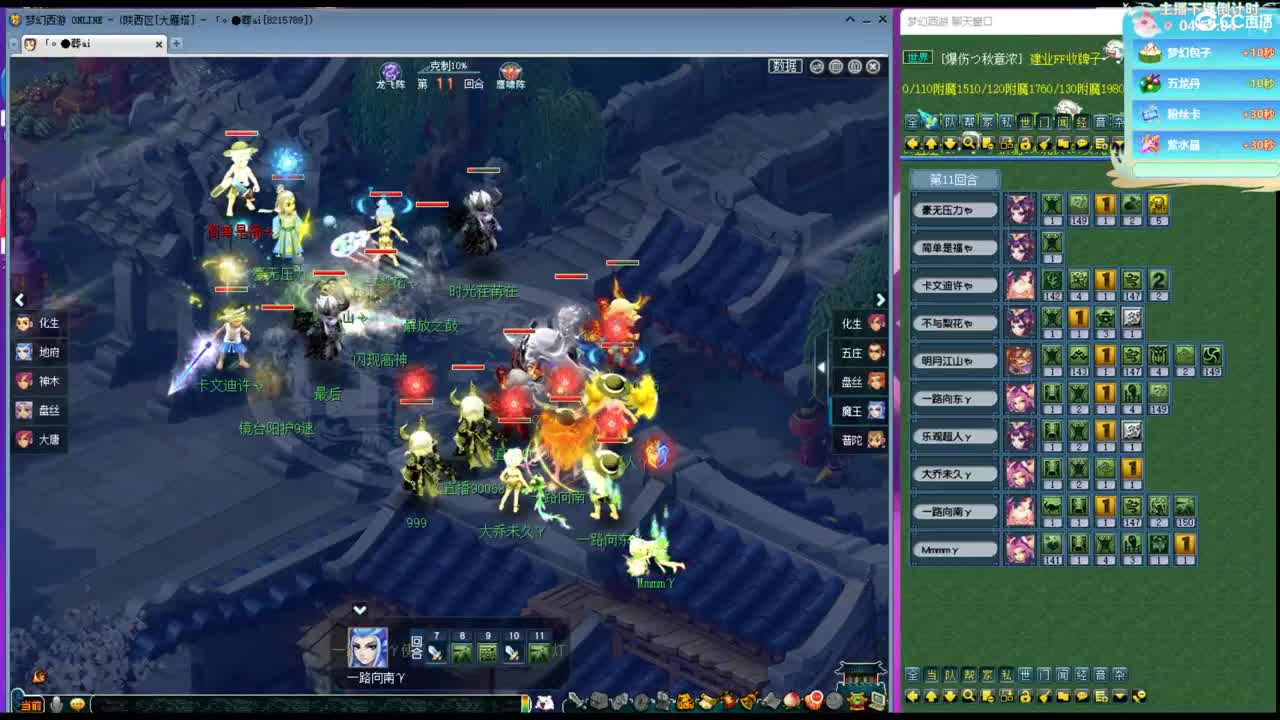Click the 豪无压力丫 name plate button

[x=950, y=209]
